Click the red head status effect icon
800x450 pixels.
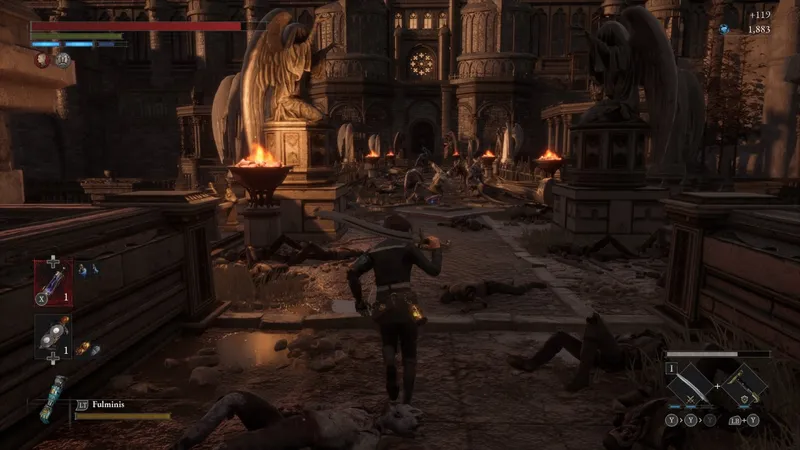[42, 60]
